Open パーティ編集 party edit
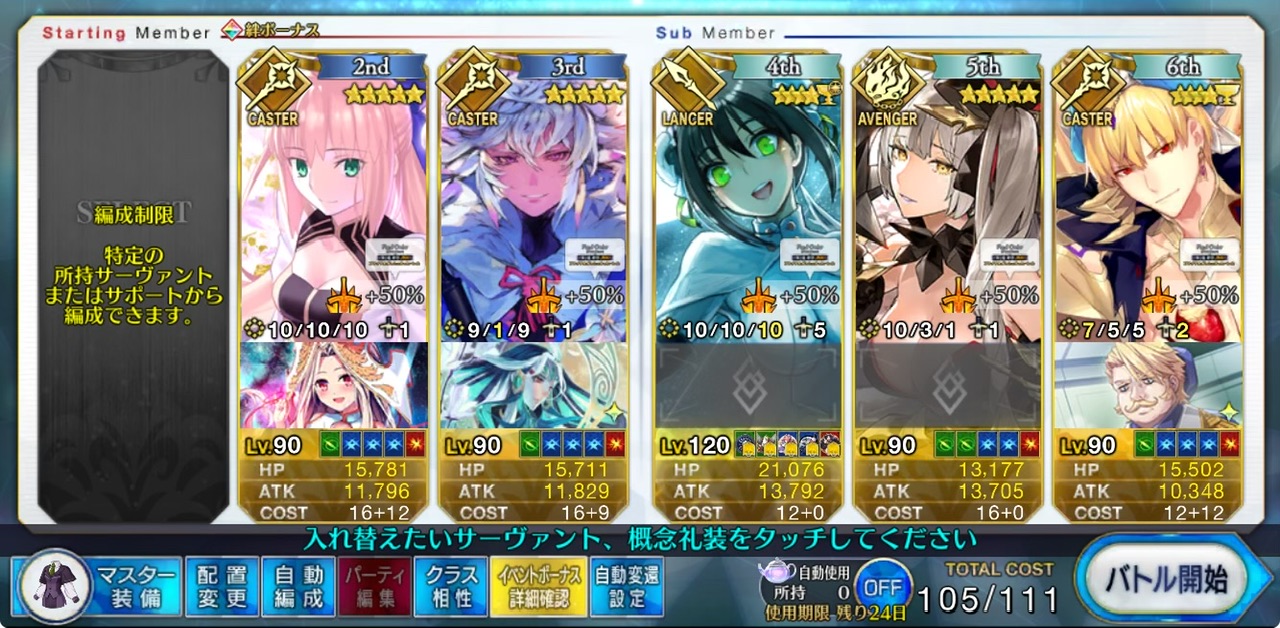This screenshot has height=628, width=1280. coord(374,586)
